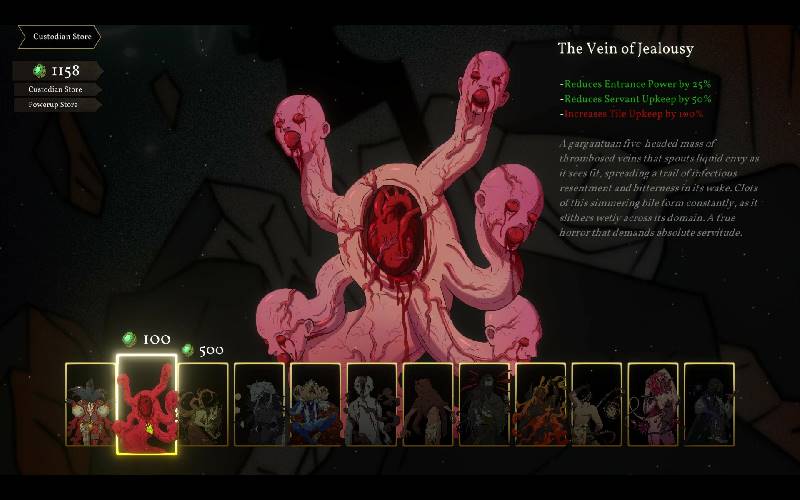Image resolution: width=800 pixels, height=500 pixels.
Task: Choose the pale white figure custodian card
Action: (372, 404)
